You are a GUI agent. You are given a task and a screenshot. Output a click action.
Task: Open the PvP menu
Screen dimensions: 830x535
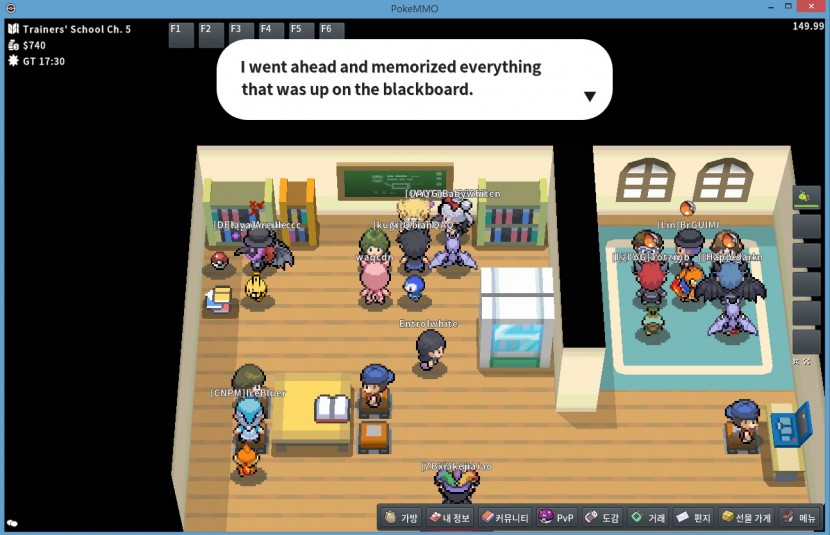point(557,518)
